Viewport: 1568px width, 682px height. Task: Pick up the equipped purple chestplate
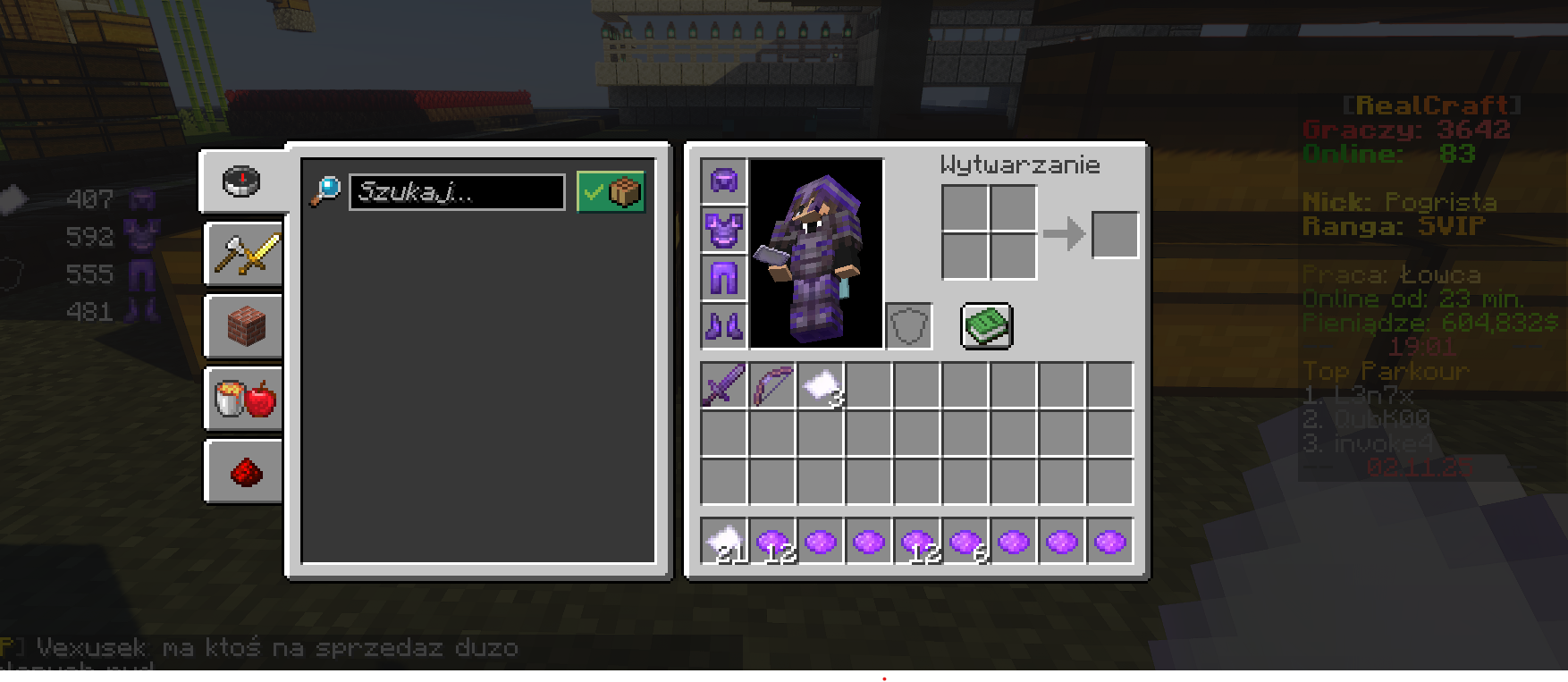(723, 230)
